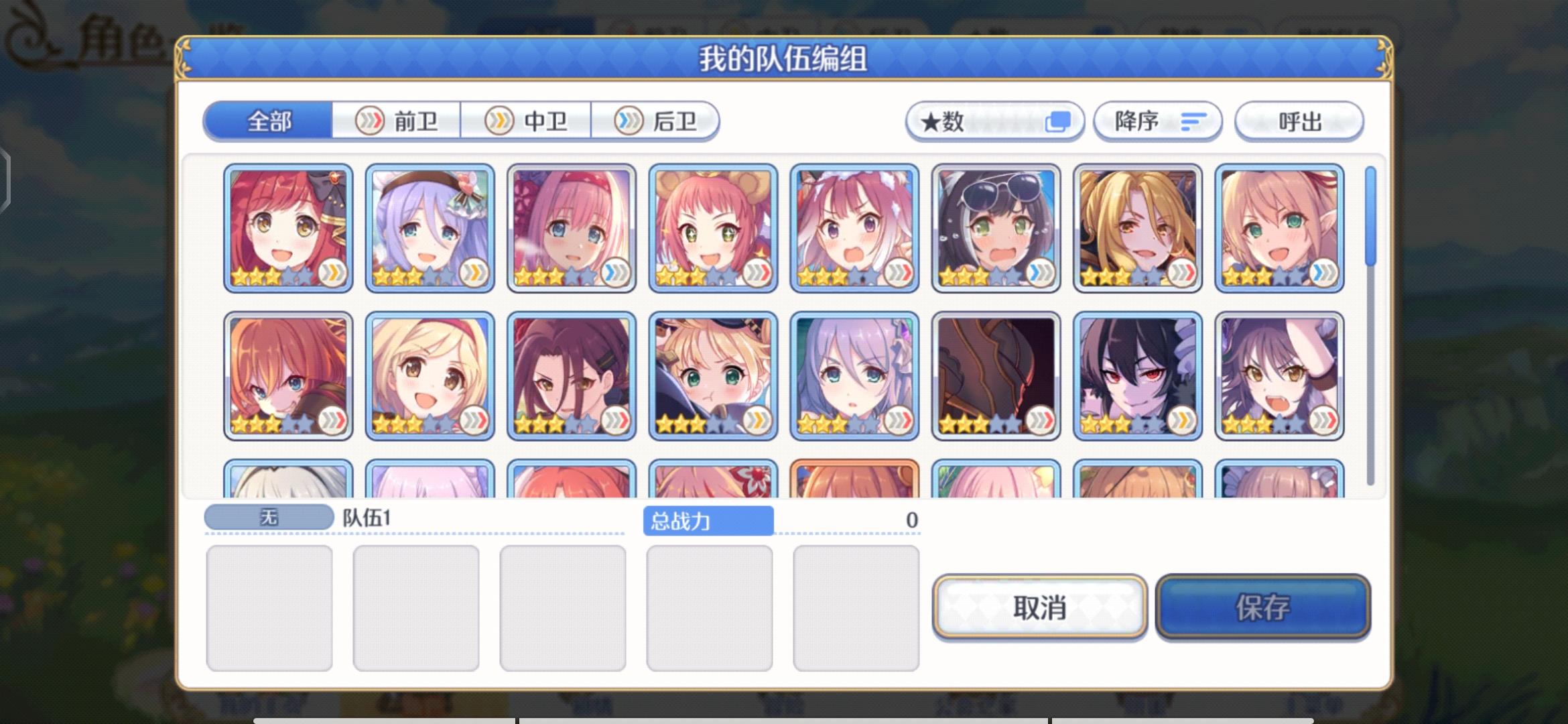The image size is (1568, 724).
Task: Select the blonde character in the second row
Action: [x=429, y=373]
